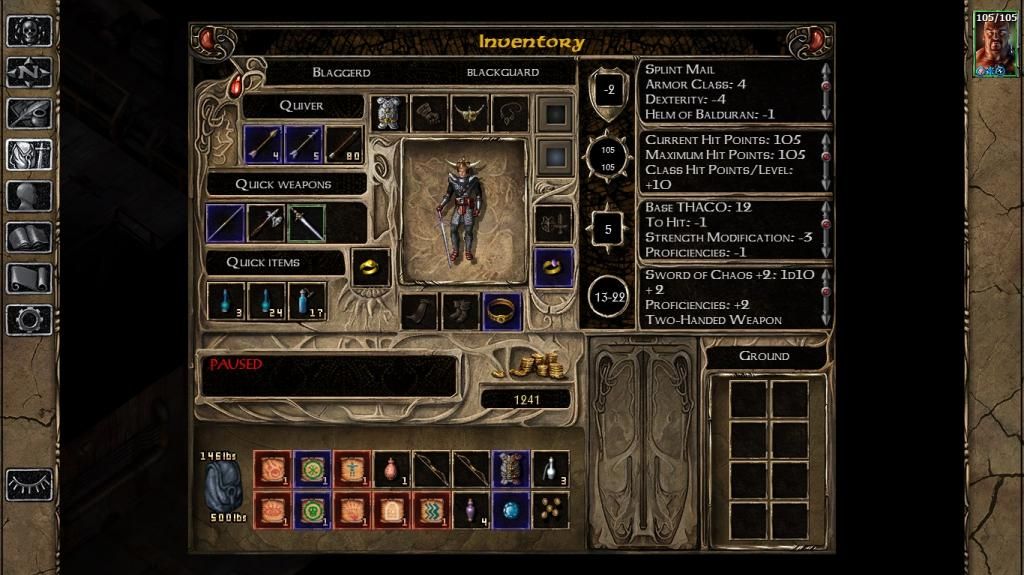Select the horned helmet slot
1024x575 pixels.
[x=469, y=113]
